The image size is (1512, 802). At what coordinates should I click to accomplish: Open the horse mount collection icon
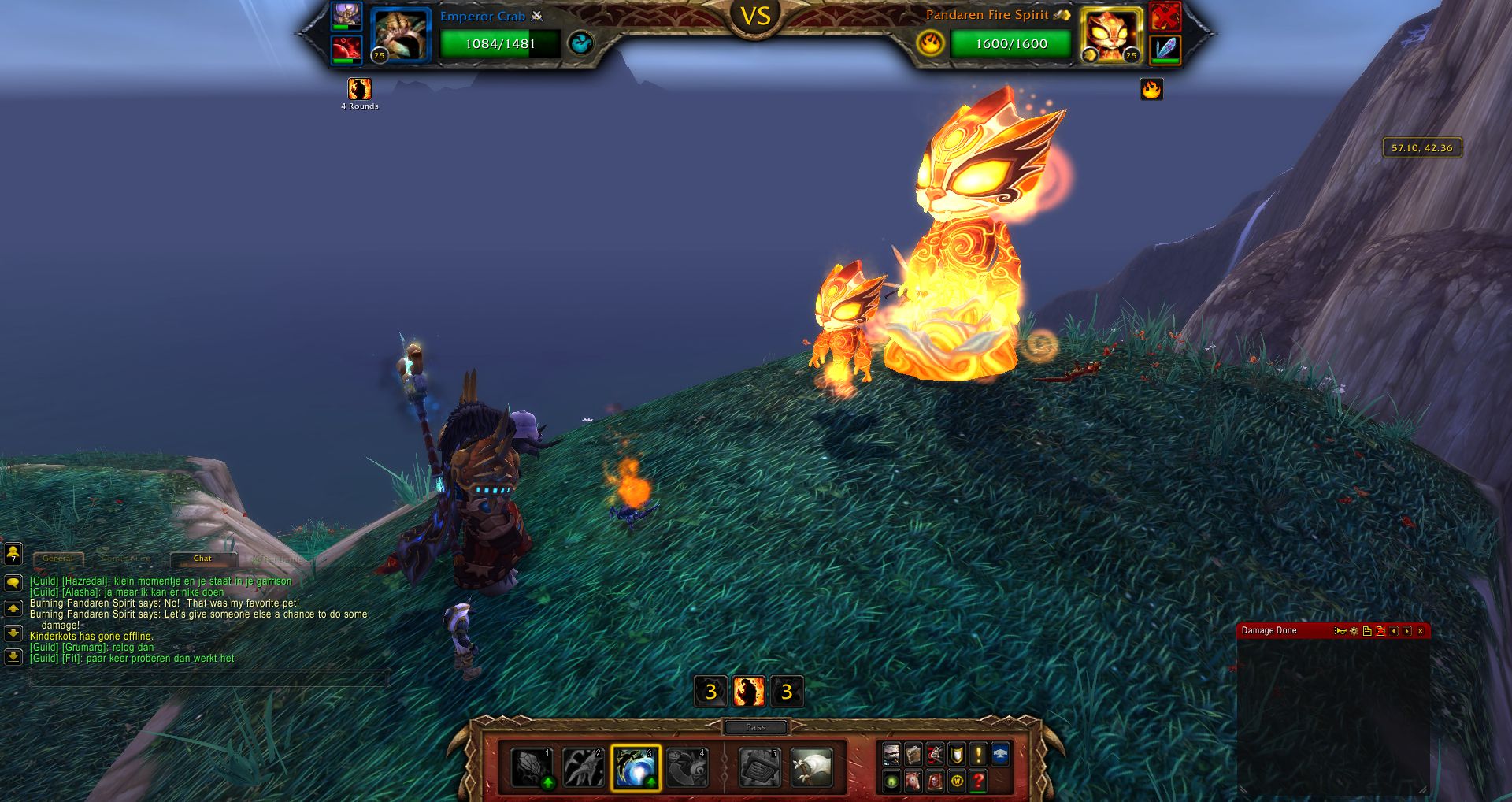[913, 781]
